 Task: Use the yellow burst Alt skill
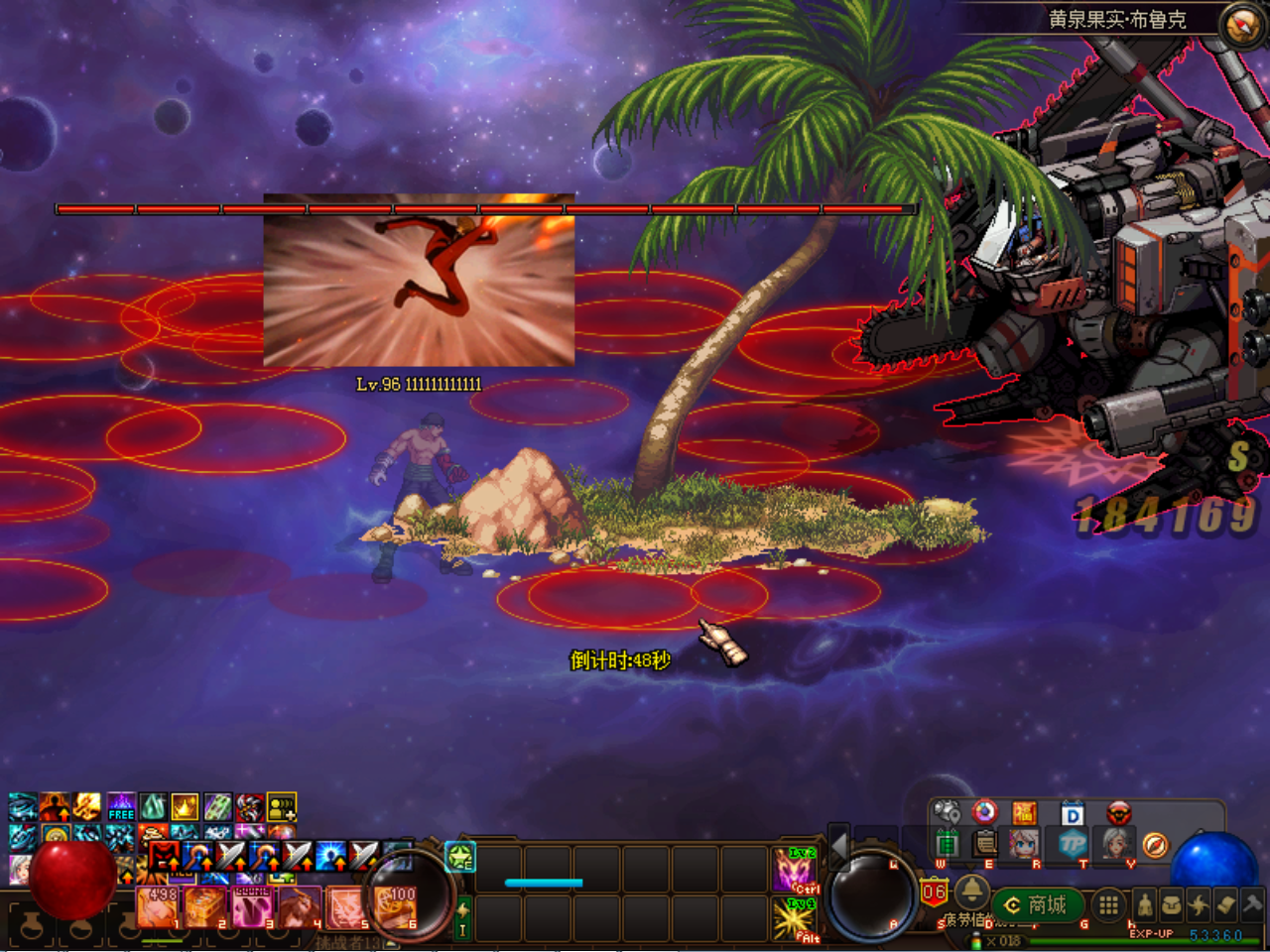point(794,919)
